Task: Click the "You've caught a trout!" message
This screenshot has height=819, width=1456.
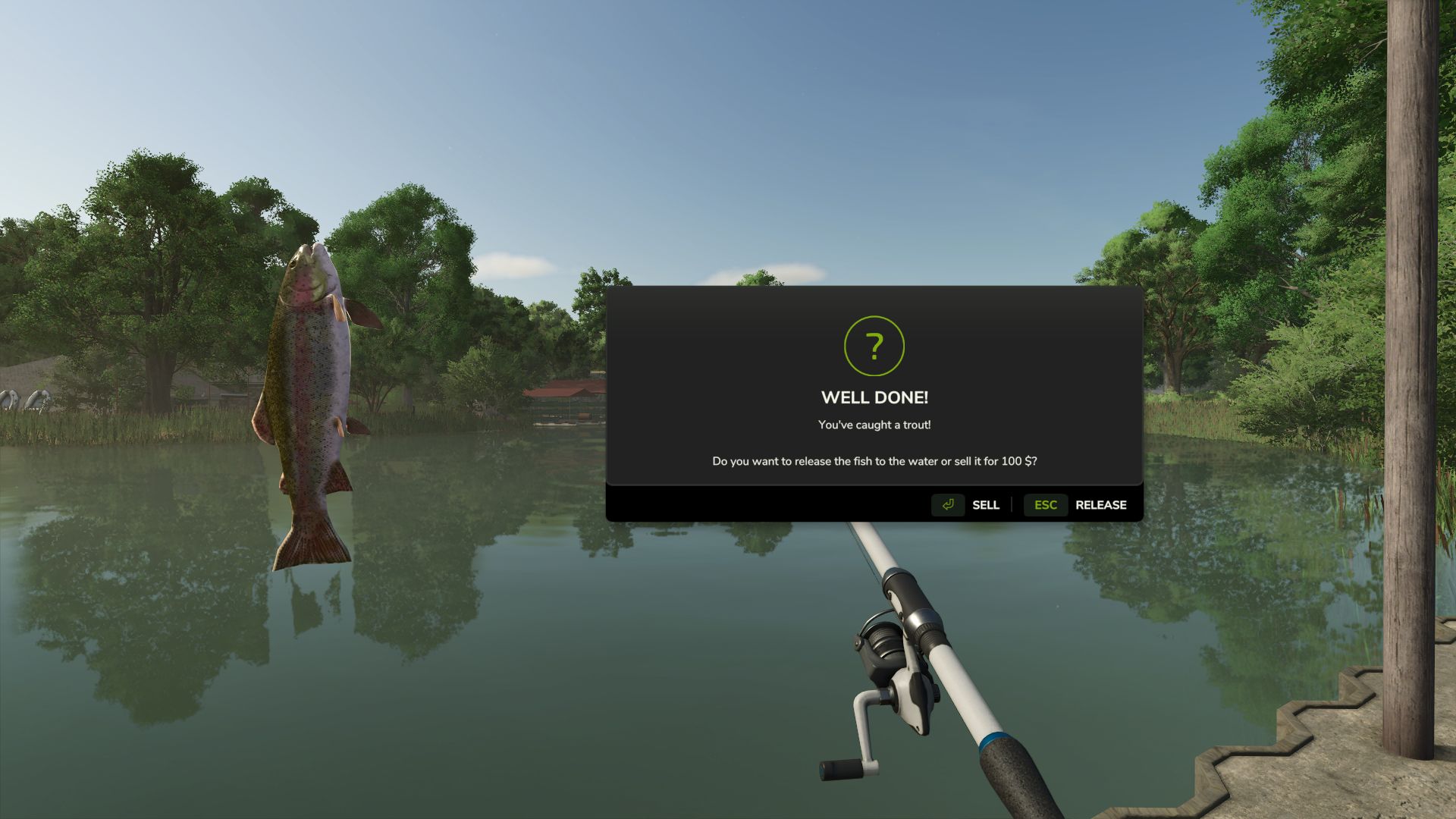Action: point(874,425)
